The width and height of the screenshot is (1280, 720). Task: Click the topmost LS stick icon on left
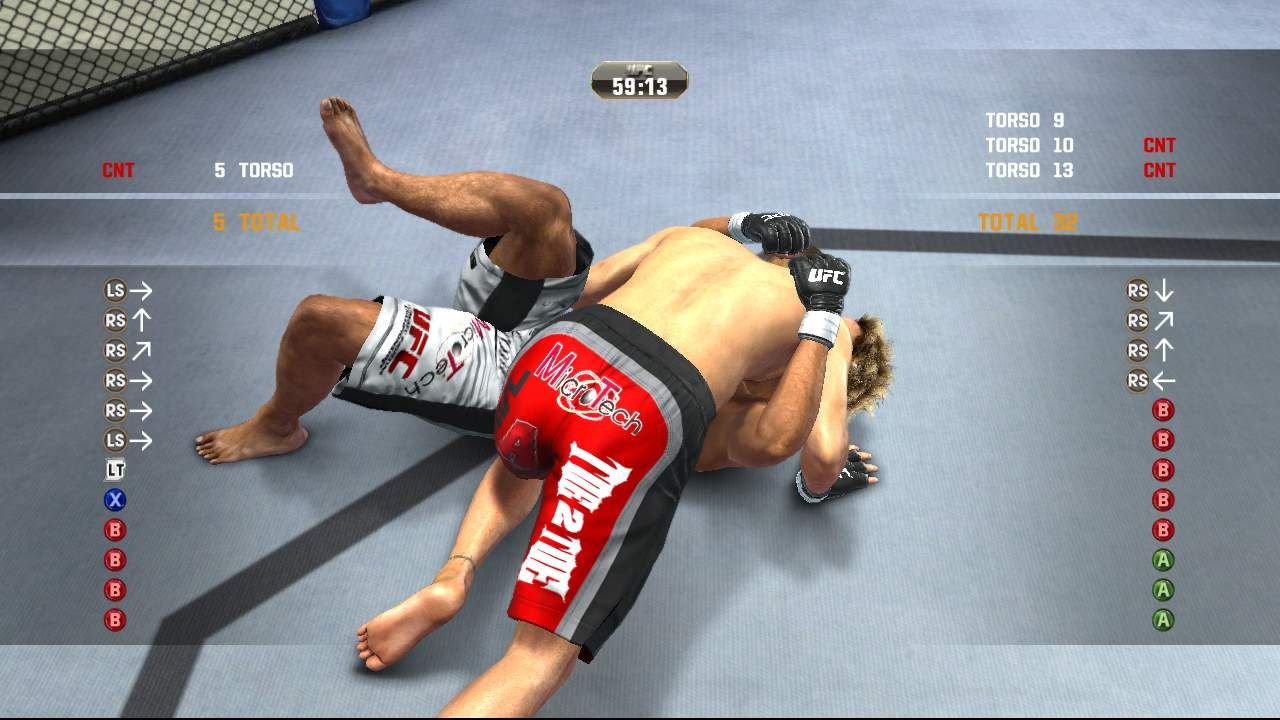pos(115,290)
